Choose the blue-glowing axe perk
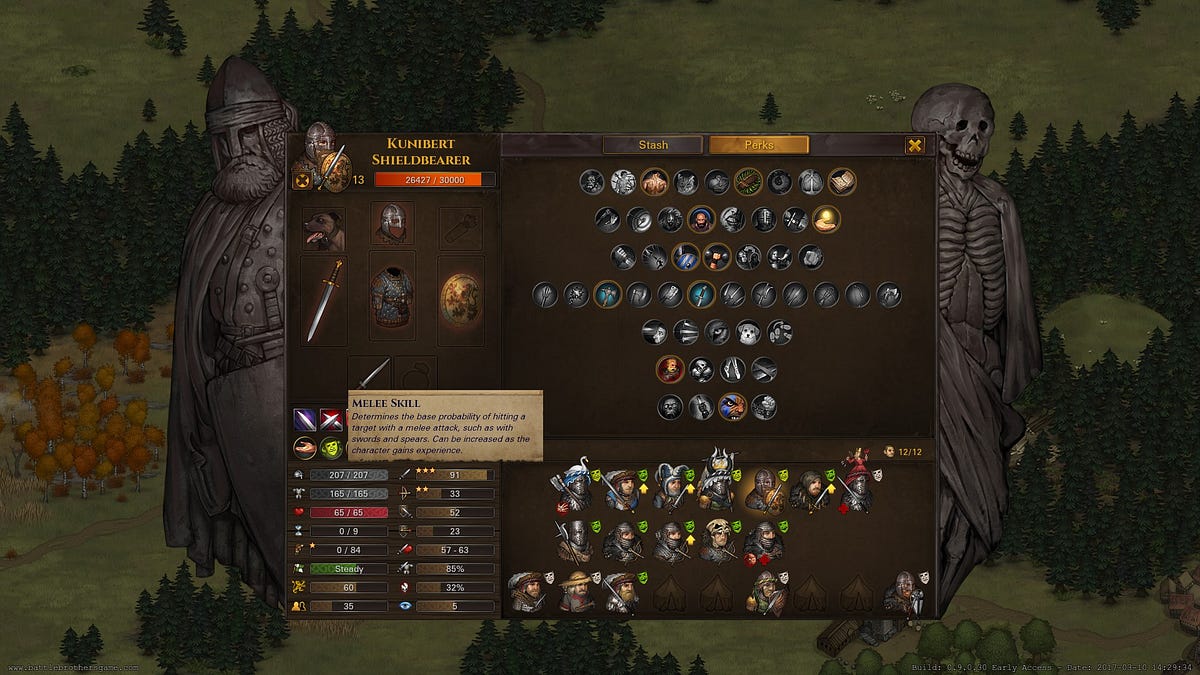This screenshot has height=675, width=1200. pyautogui.click(x=608, y=294)
